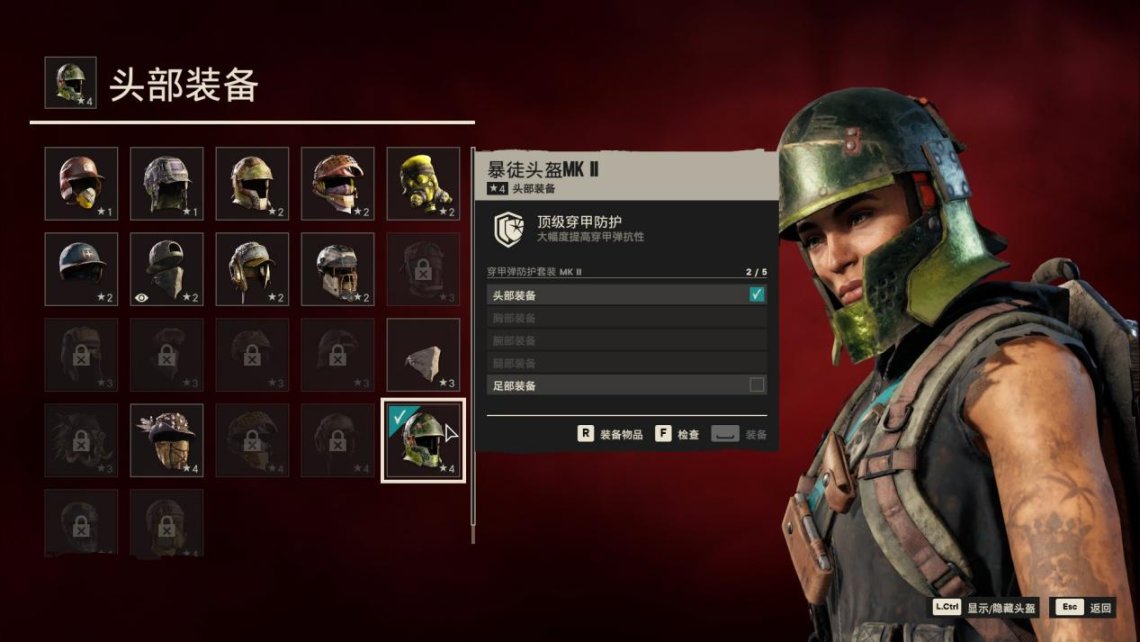Click the 装备物品 equip button
This screenshot has height=642, width=1140.
point(610,435)
